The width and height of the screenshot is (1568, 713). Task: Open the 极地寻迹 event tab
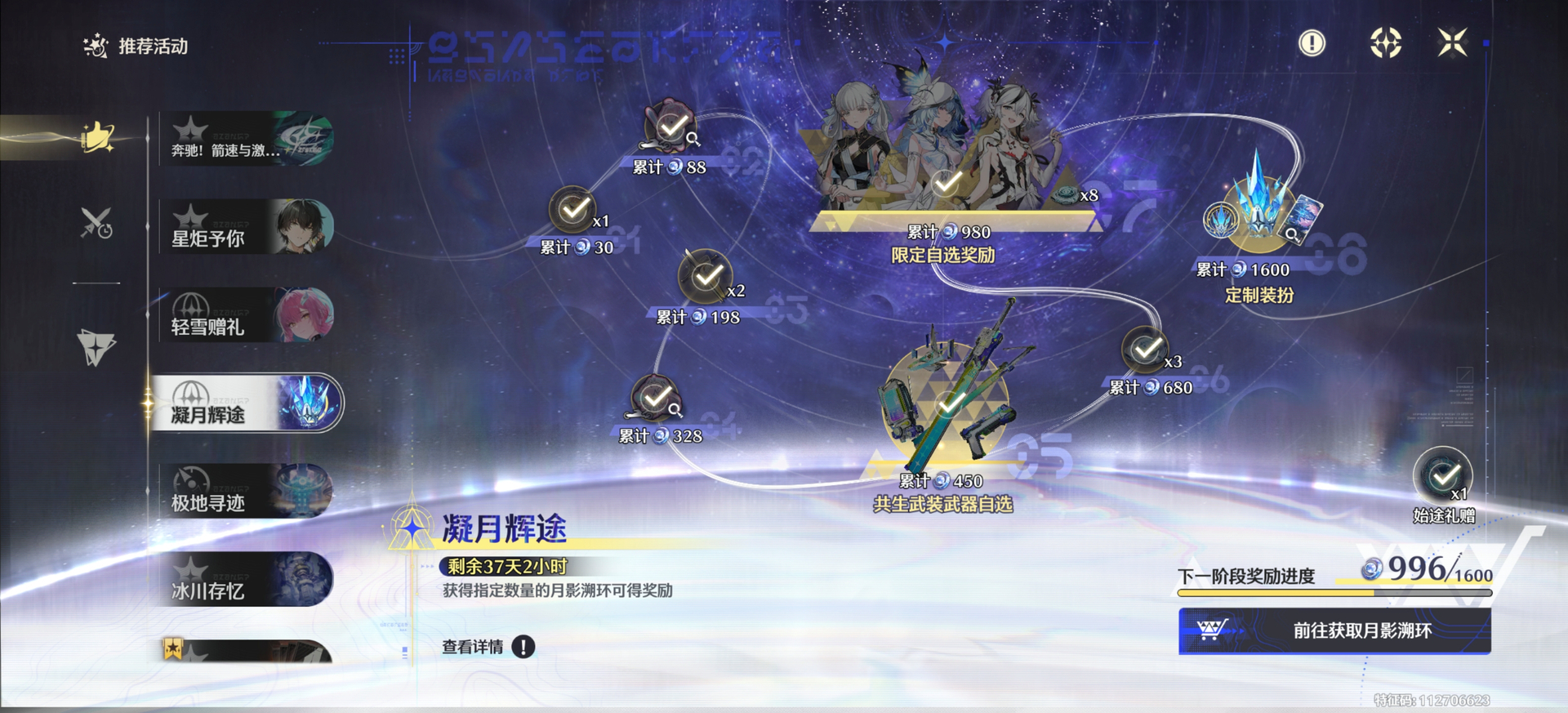coord(247,492)
